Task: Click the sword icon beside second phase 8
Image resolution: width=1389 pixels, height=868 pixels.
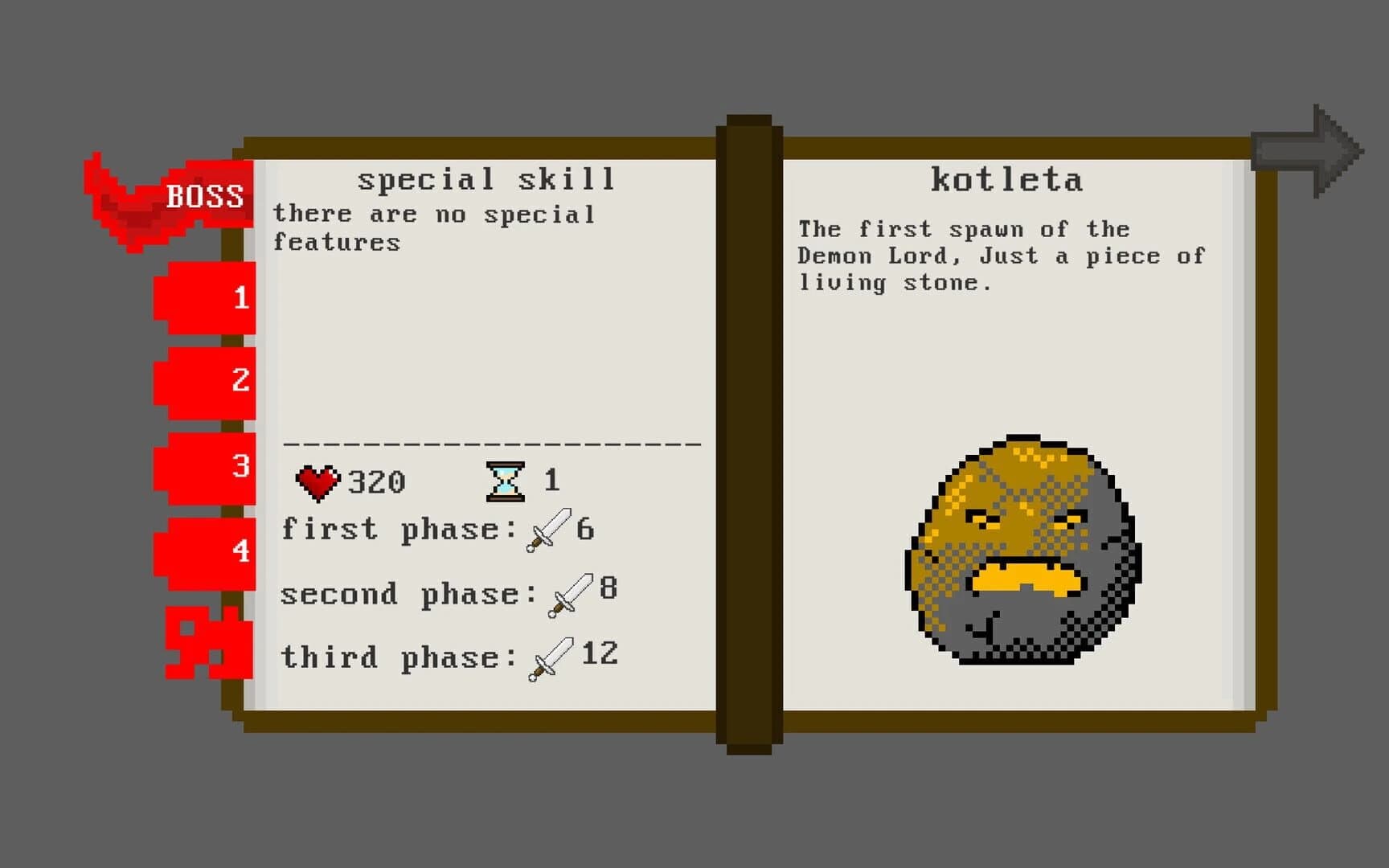Action: (x=571, y=595)
